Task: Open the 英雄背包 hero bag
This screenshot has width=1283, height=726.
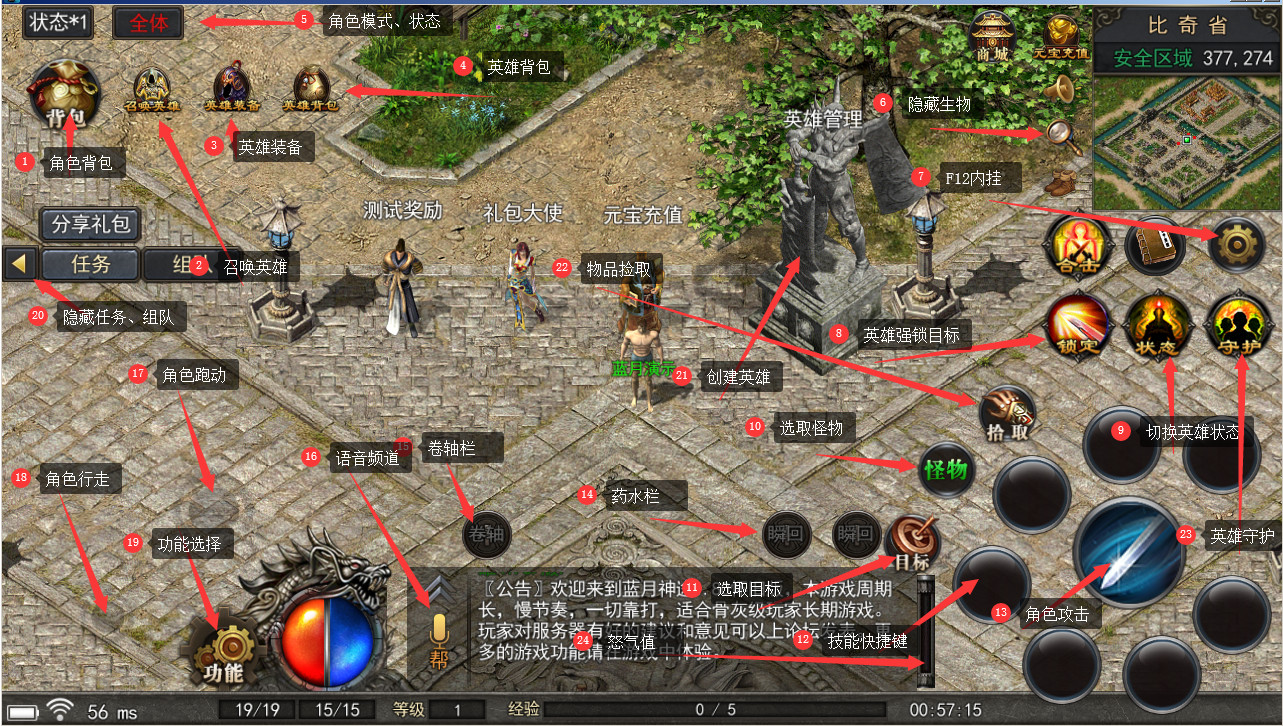Action: click(311, 90)
